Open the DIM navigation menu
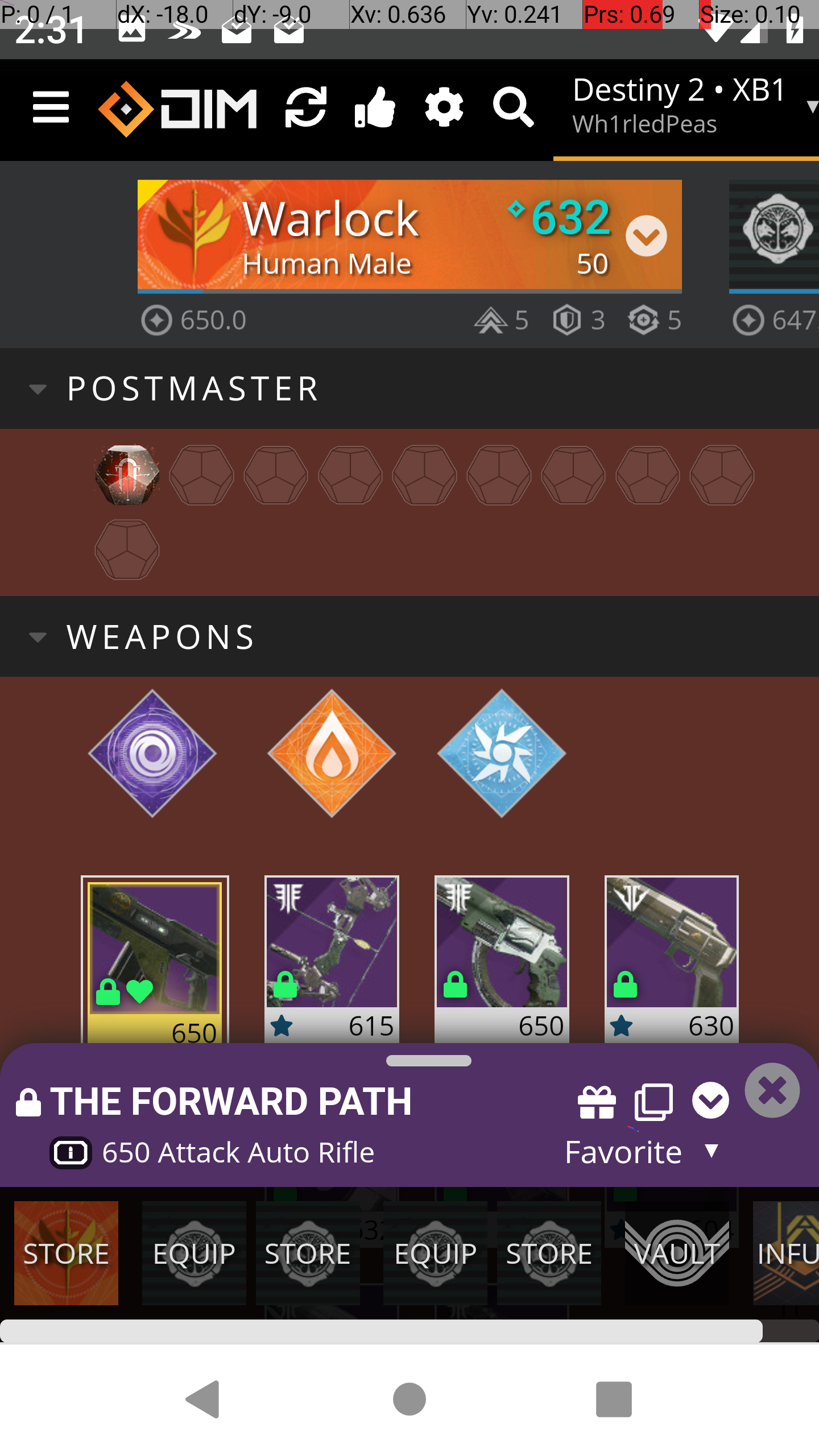Image resolution: width=819 pixels, height=1456 pixels. coord(51,108)
